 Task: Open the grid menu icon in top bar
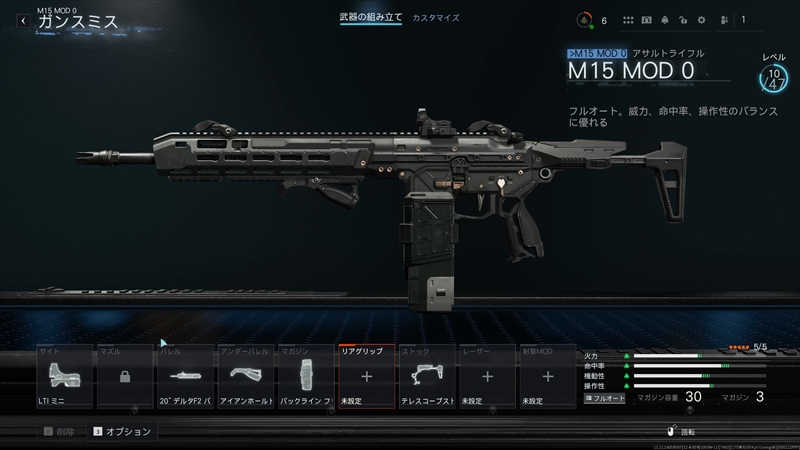point(629,20)
